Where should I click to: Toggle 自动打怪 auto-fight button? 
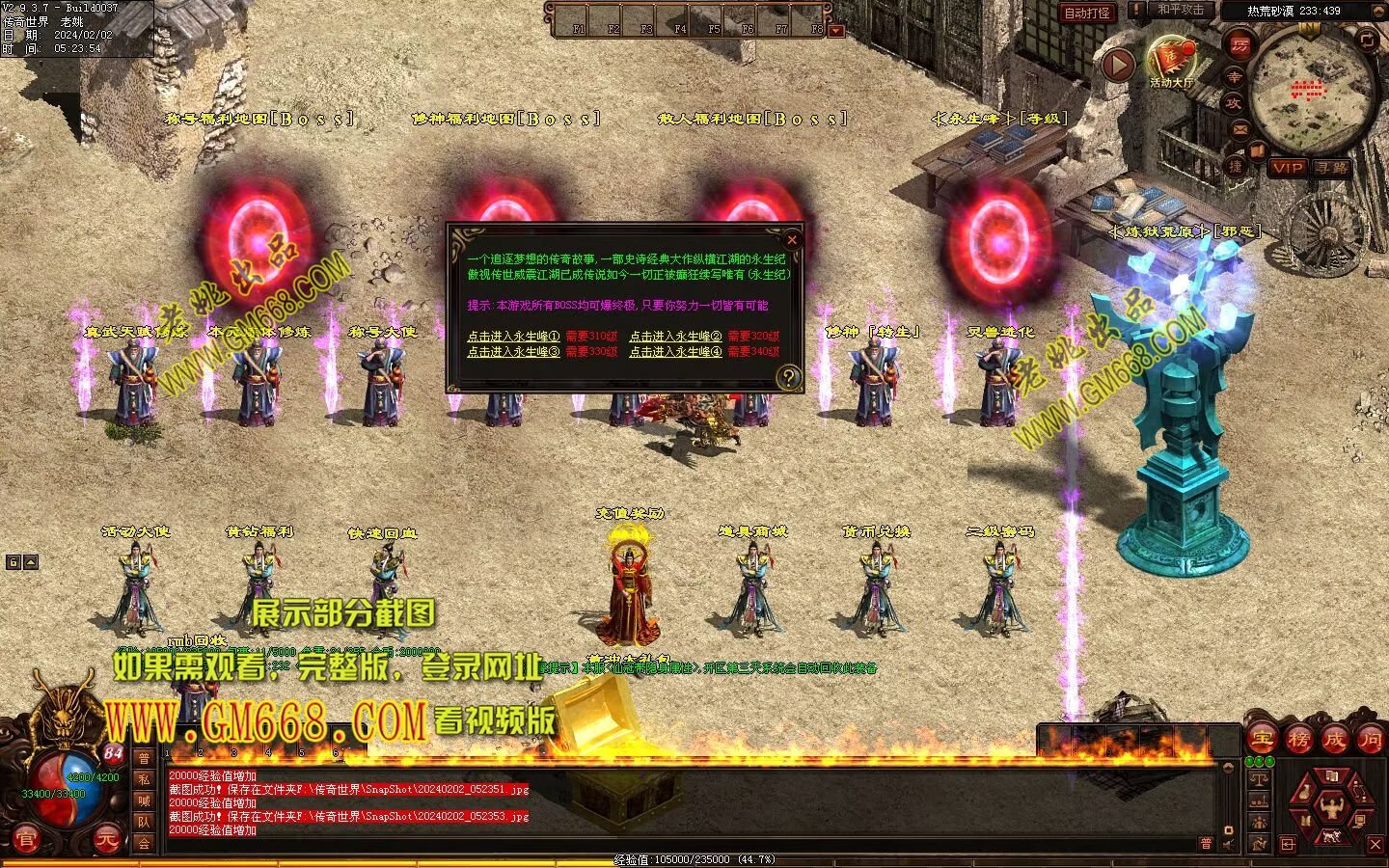tap(1087, 13)
